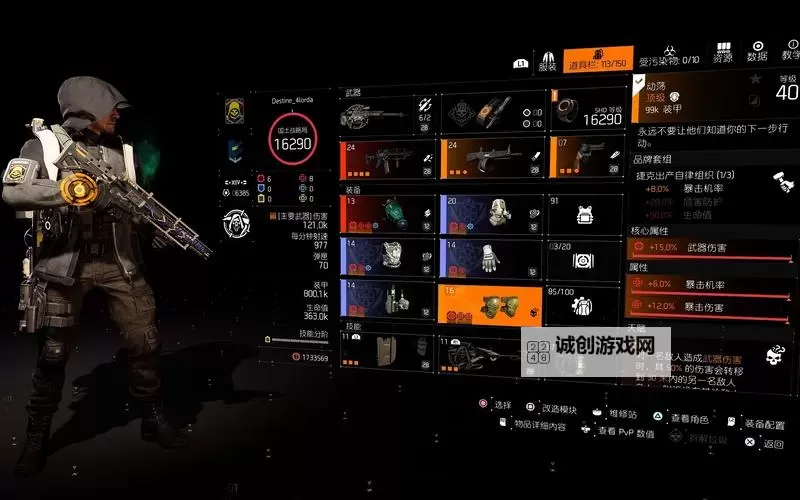
Task: Open the 91 armor kit slot
Action: 586,214
